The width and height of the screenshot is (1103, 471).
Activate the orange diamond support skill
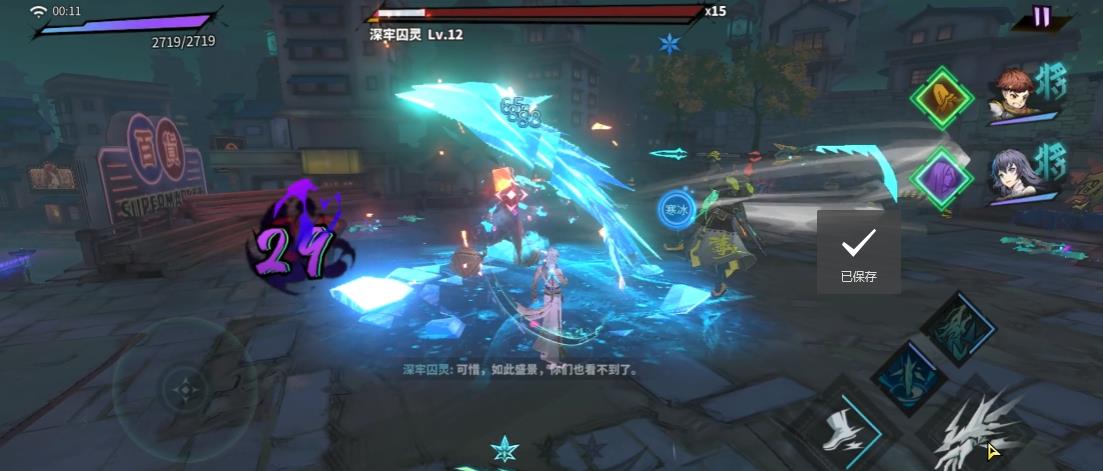[x=941, y=97]
